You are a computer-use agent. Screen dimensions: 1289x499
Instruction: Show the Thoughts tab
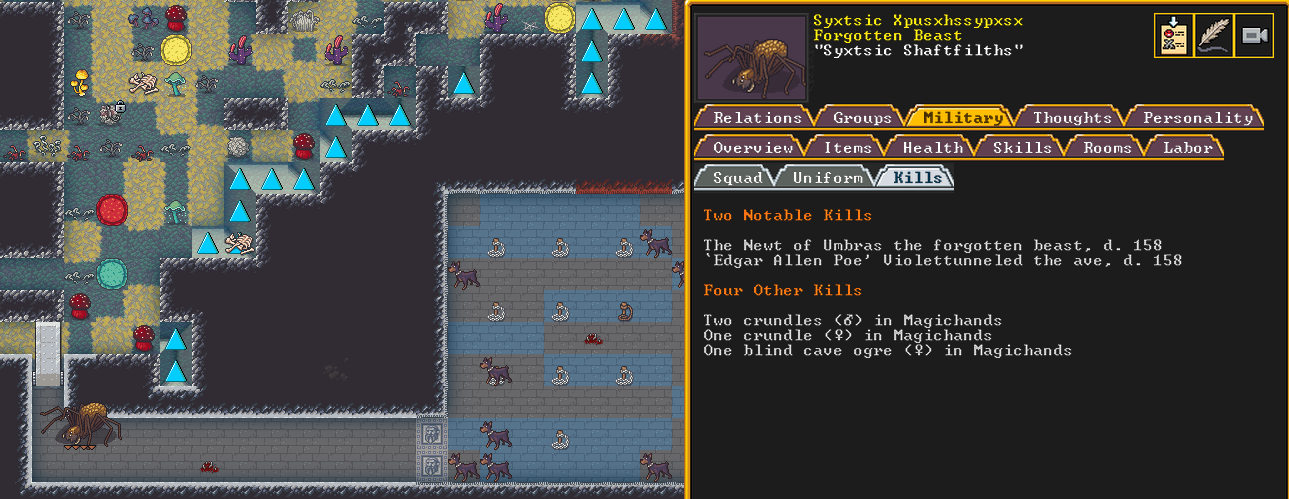pyautogui.click(x=1071, y=118)
